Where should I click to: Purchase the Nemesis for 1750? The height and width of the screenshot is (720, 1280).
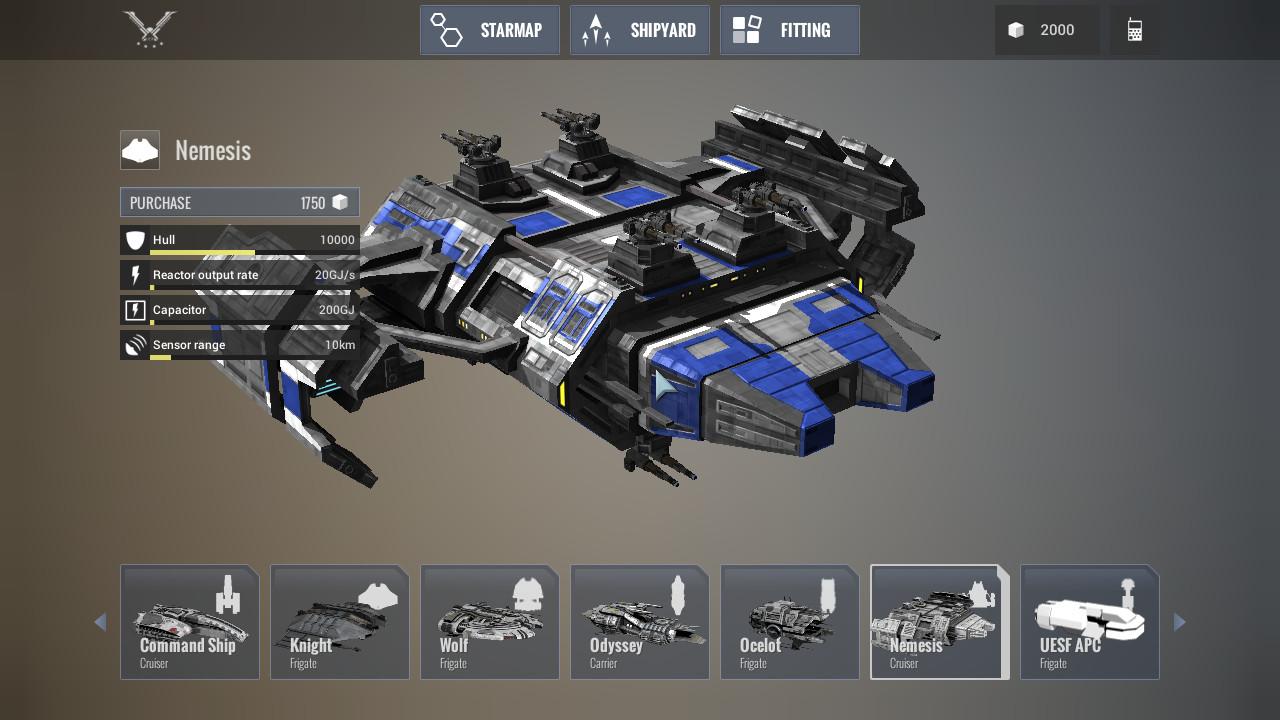[239, 202]
